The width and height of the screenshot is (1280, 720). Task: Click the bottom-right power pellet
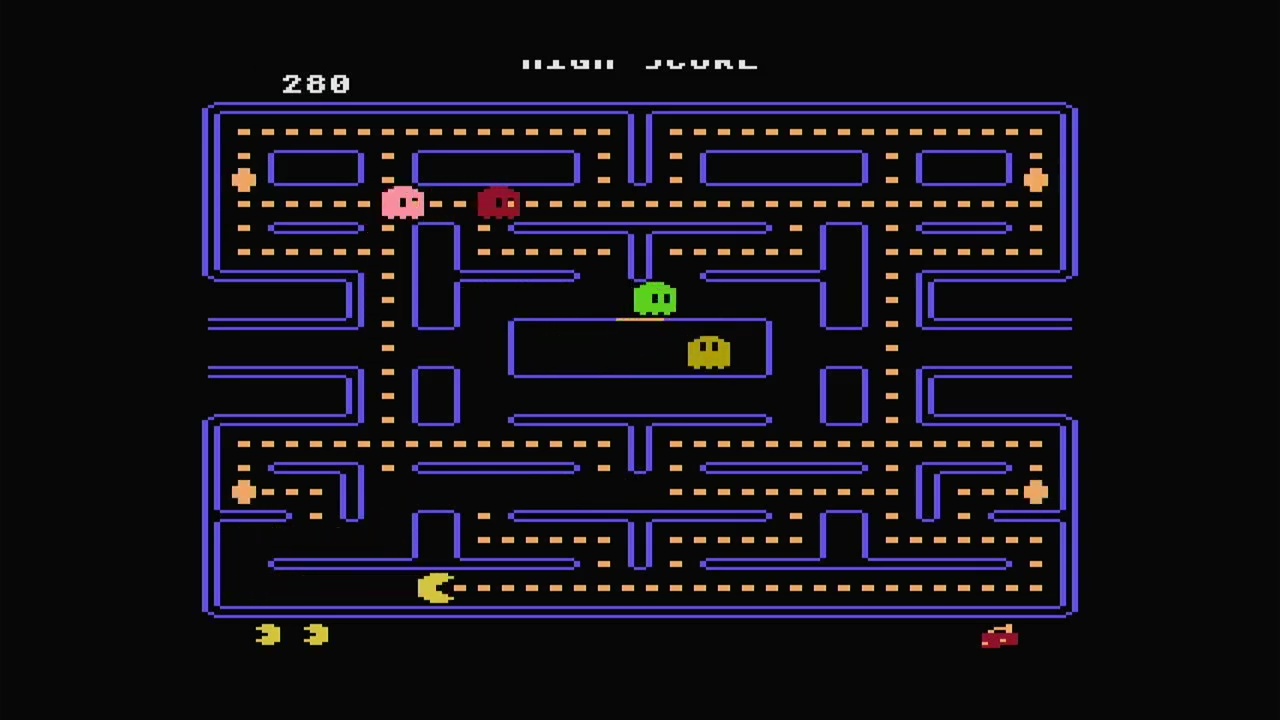(1037, 492)
